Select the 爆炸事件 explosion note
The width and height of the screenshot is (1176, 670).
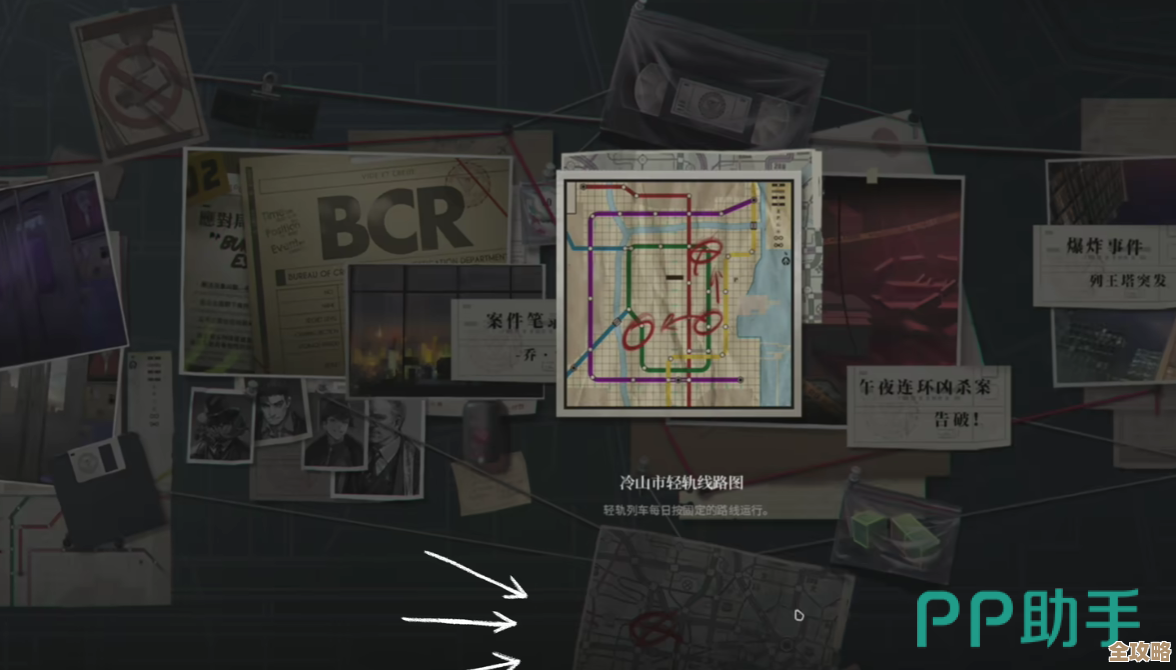(x=1104, y=262)
